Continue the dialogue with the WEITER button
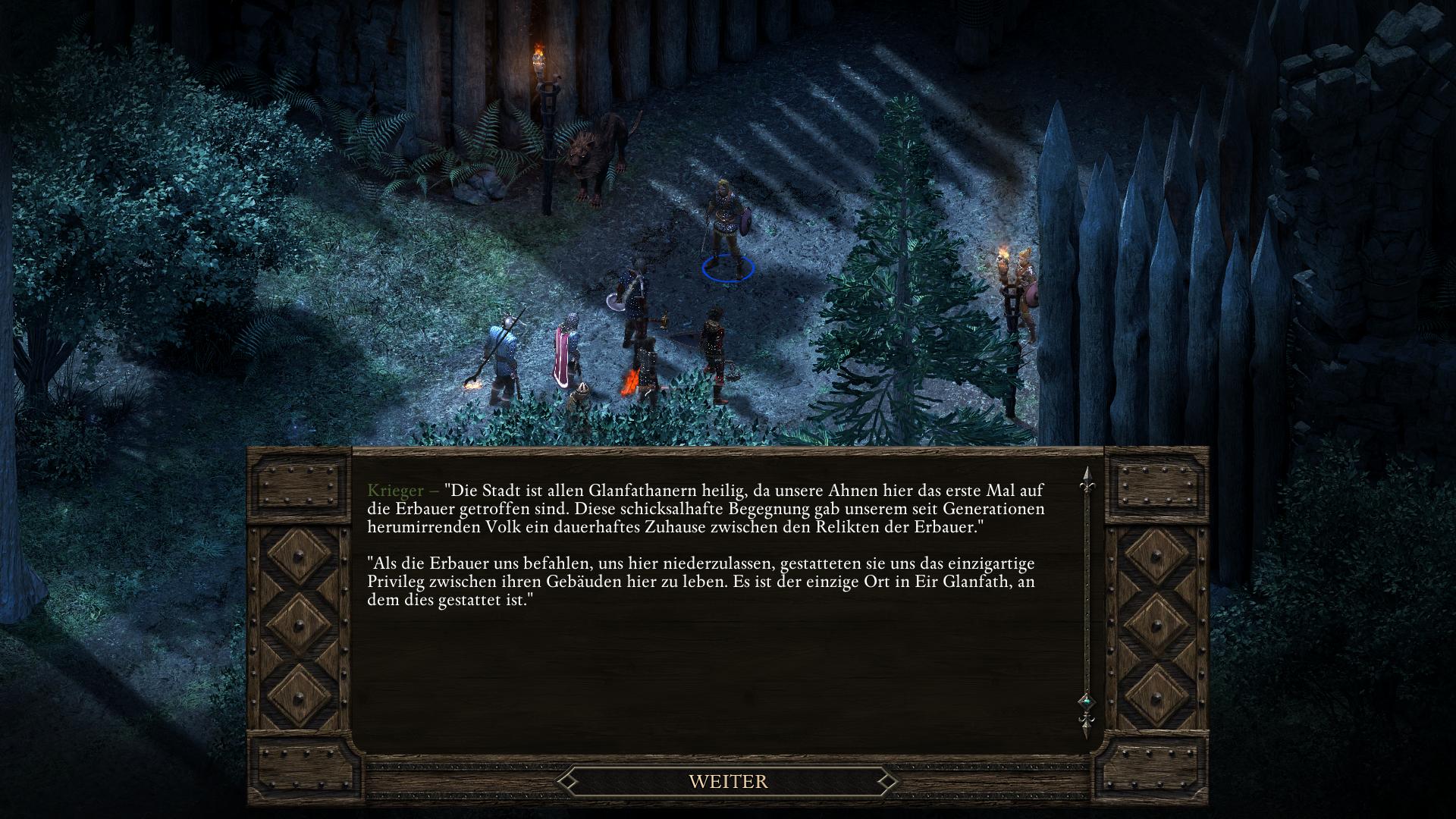The image size is (1456, 819). 728,781
